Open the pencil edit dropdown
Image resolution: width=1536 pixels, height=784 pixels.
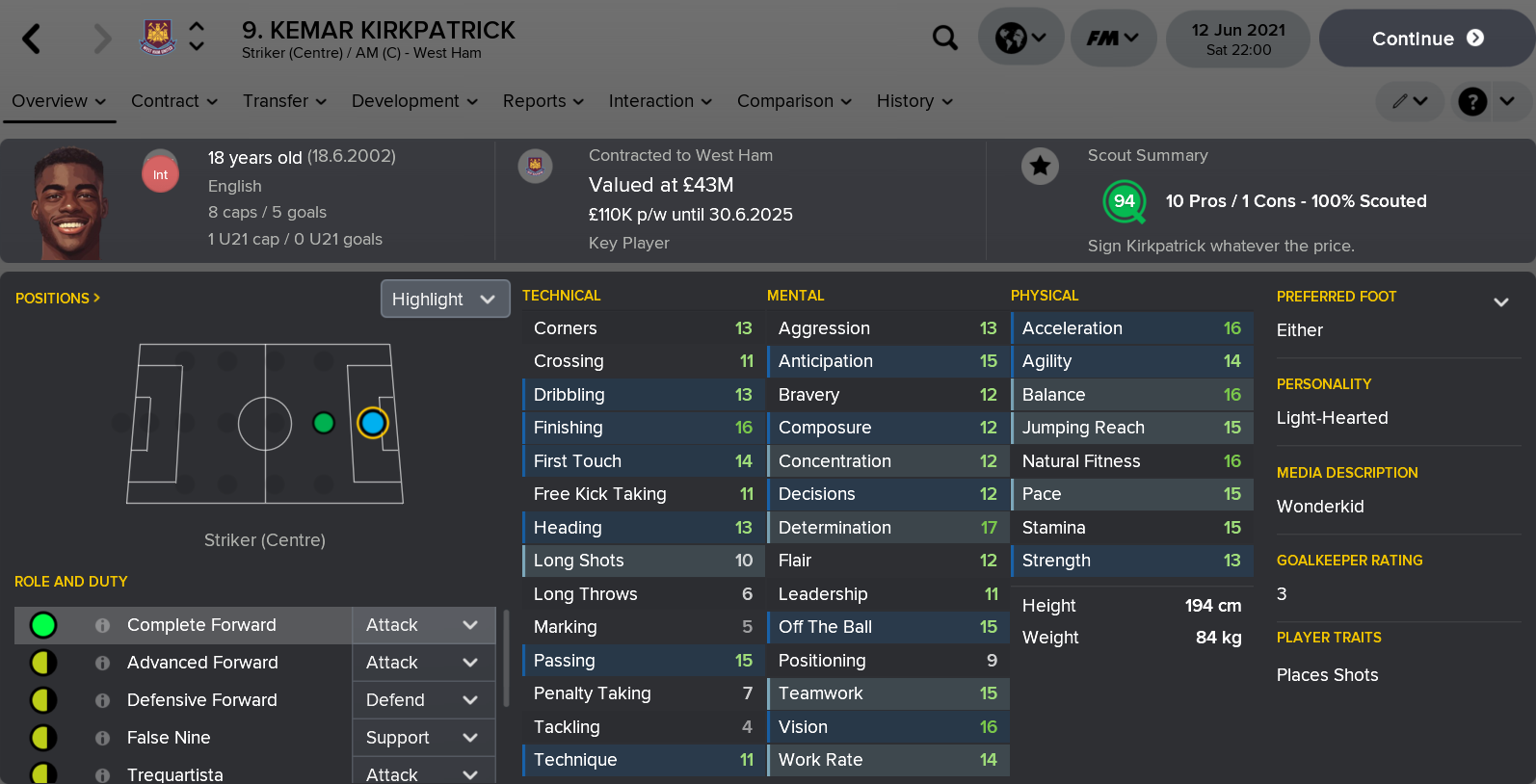(1409, 101)
